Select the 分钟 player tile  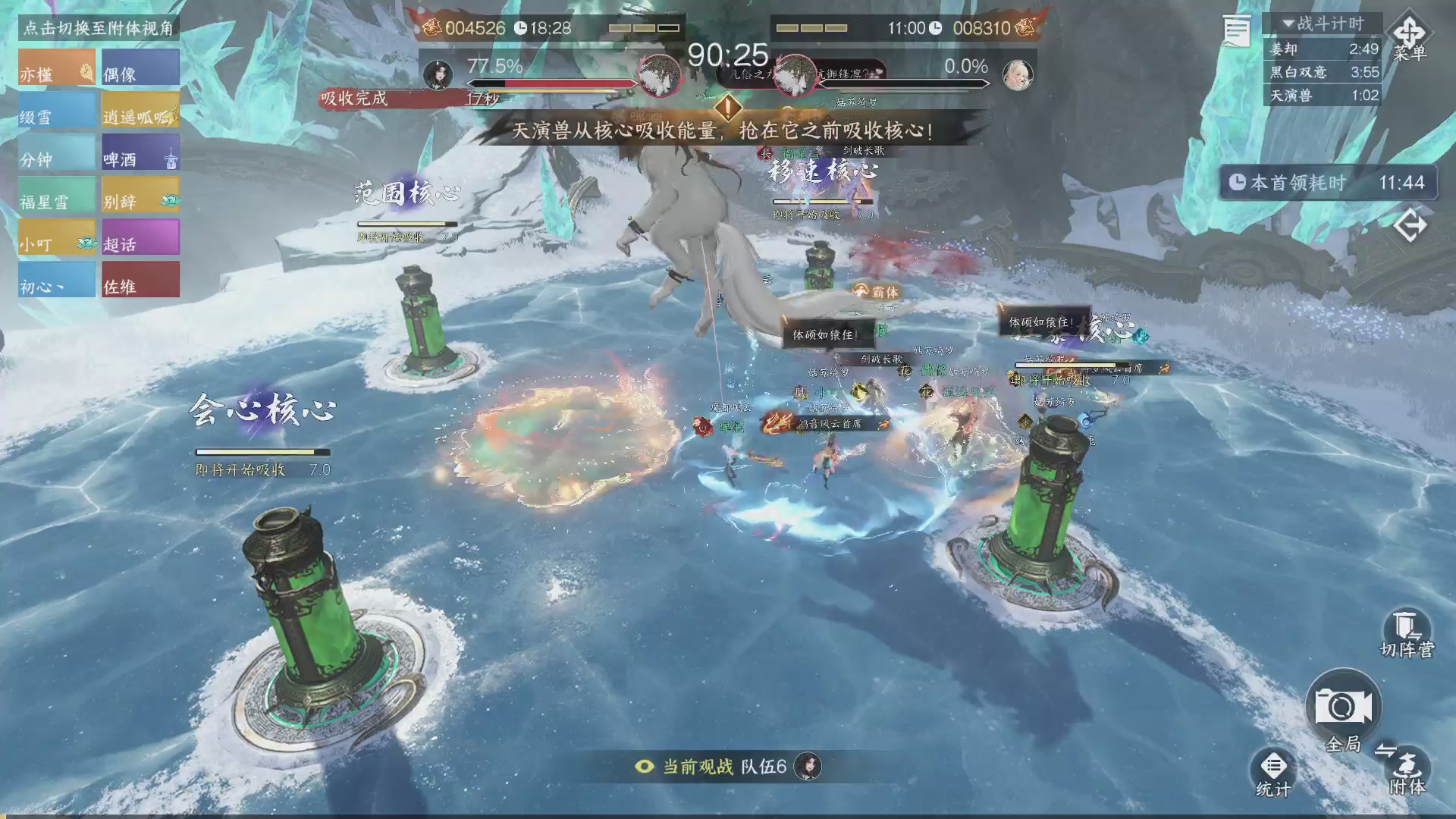coord(57,152)
